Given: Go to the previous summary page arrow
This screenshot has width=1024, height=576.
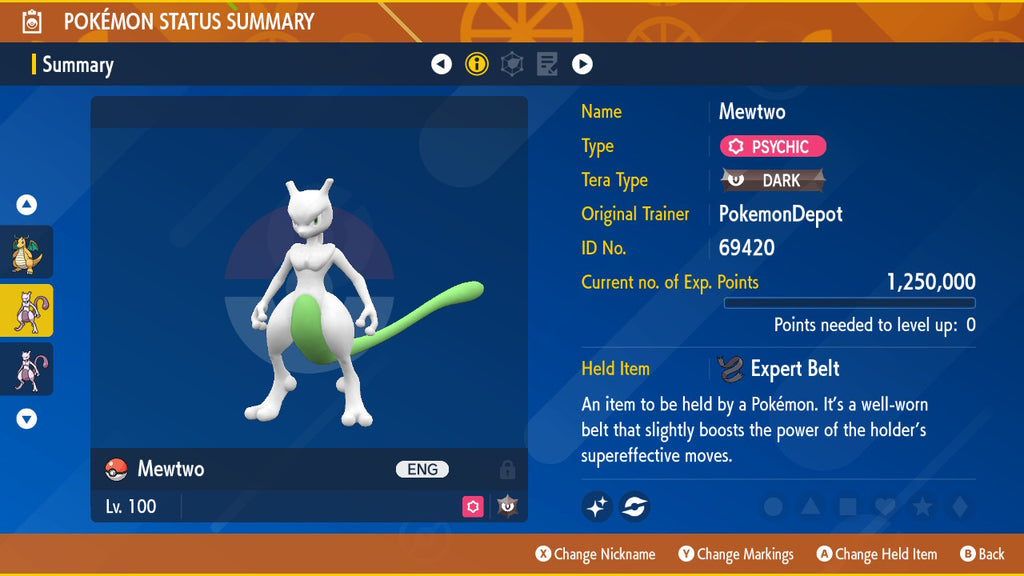Looking at the screenshot, I should 441,65.
